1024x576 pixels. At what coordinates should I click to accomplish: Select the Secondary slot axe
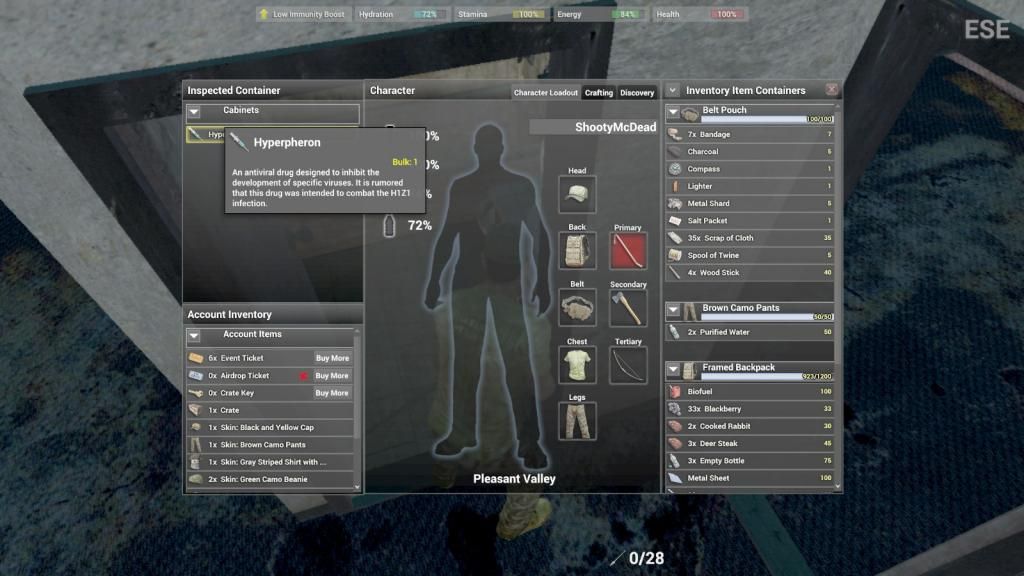628,308
